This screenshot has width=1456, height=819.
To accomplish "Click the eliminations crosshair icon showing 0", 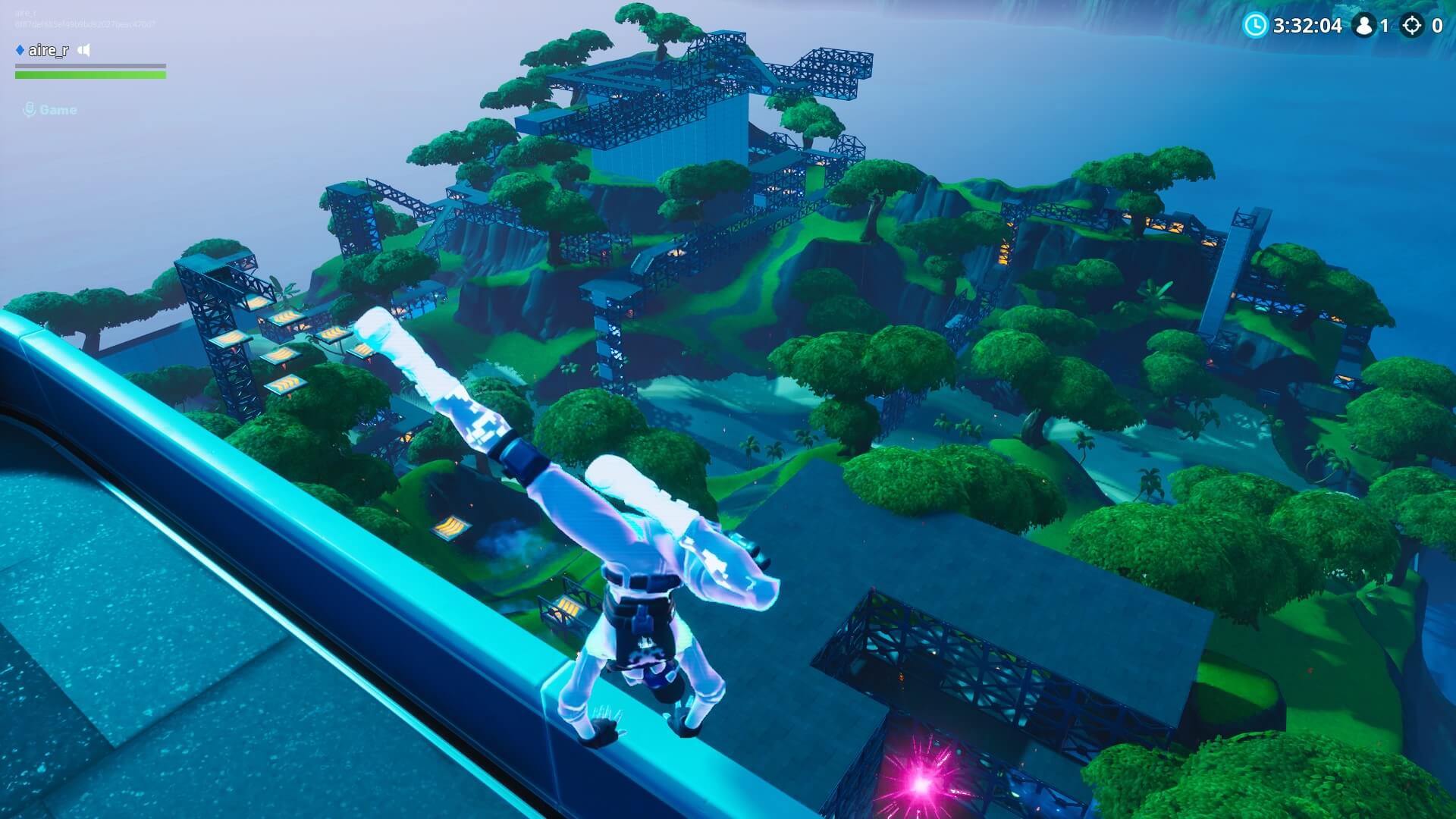I will [1414, 25].
